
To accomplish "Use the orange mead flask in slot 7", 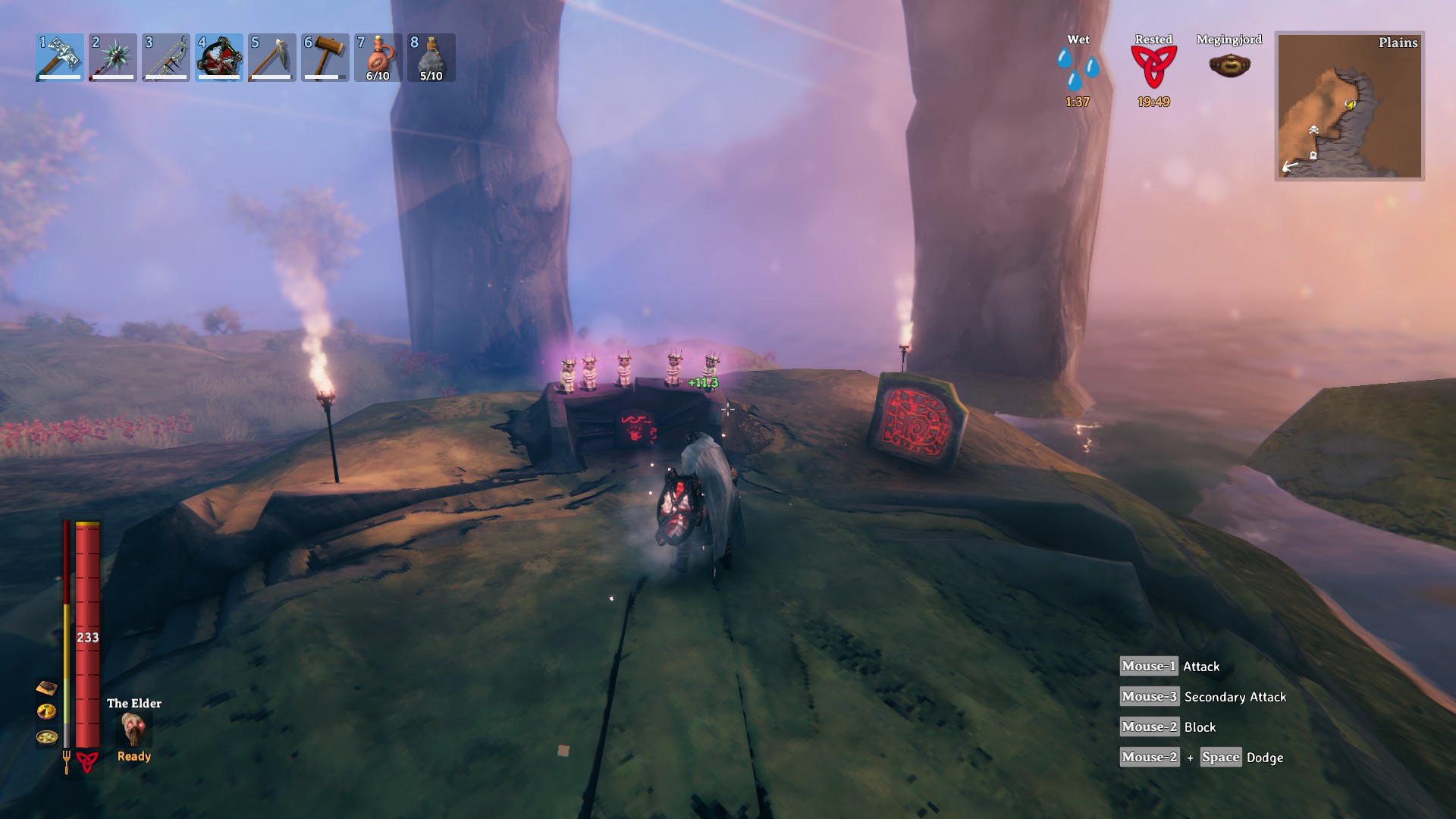I will [x=378, y=57].
